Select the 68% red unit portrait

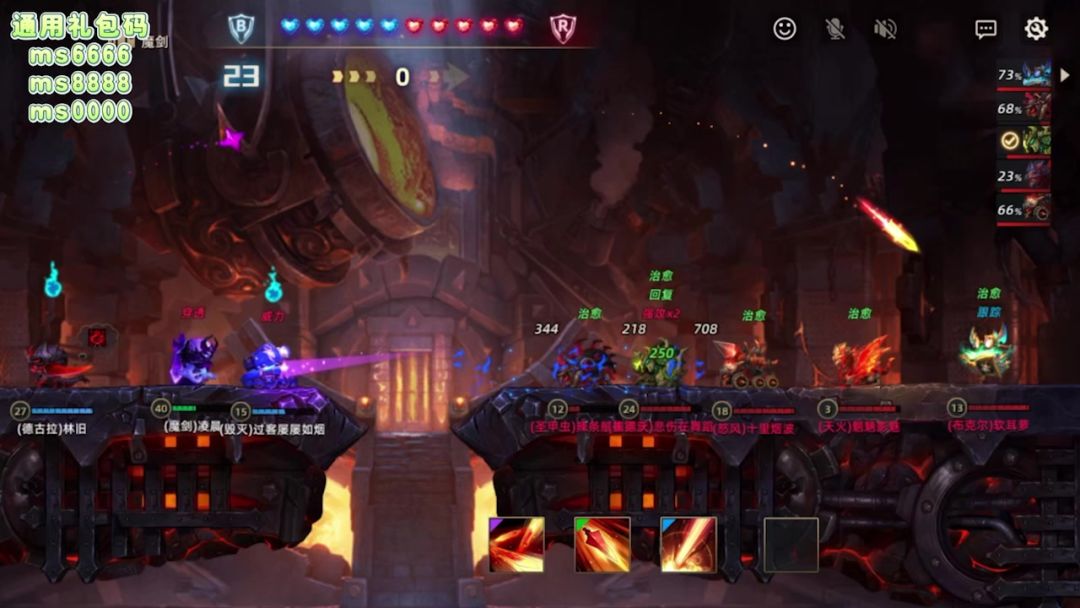coord(1036,107)
